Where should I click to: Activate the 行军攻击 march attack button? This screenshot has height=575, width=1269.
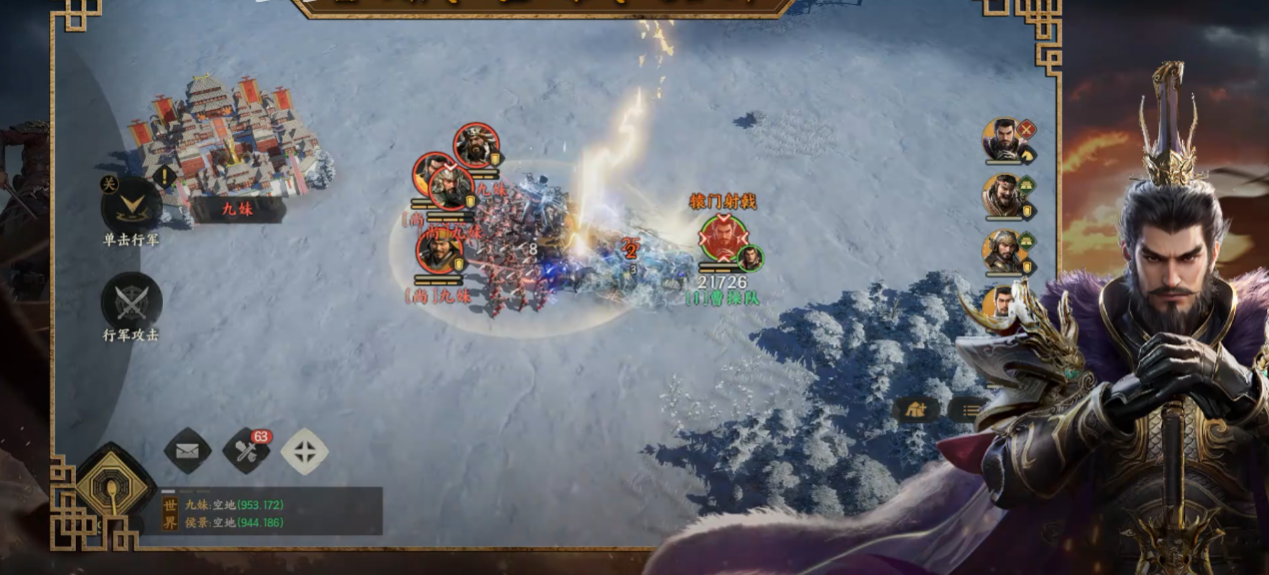[131, 302]
